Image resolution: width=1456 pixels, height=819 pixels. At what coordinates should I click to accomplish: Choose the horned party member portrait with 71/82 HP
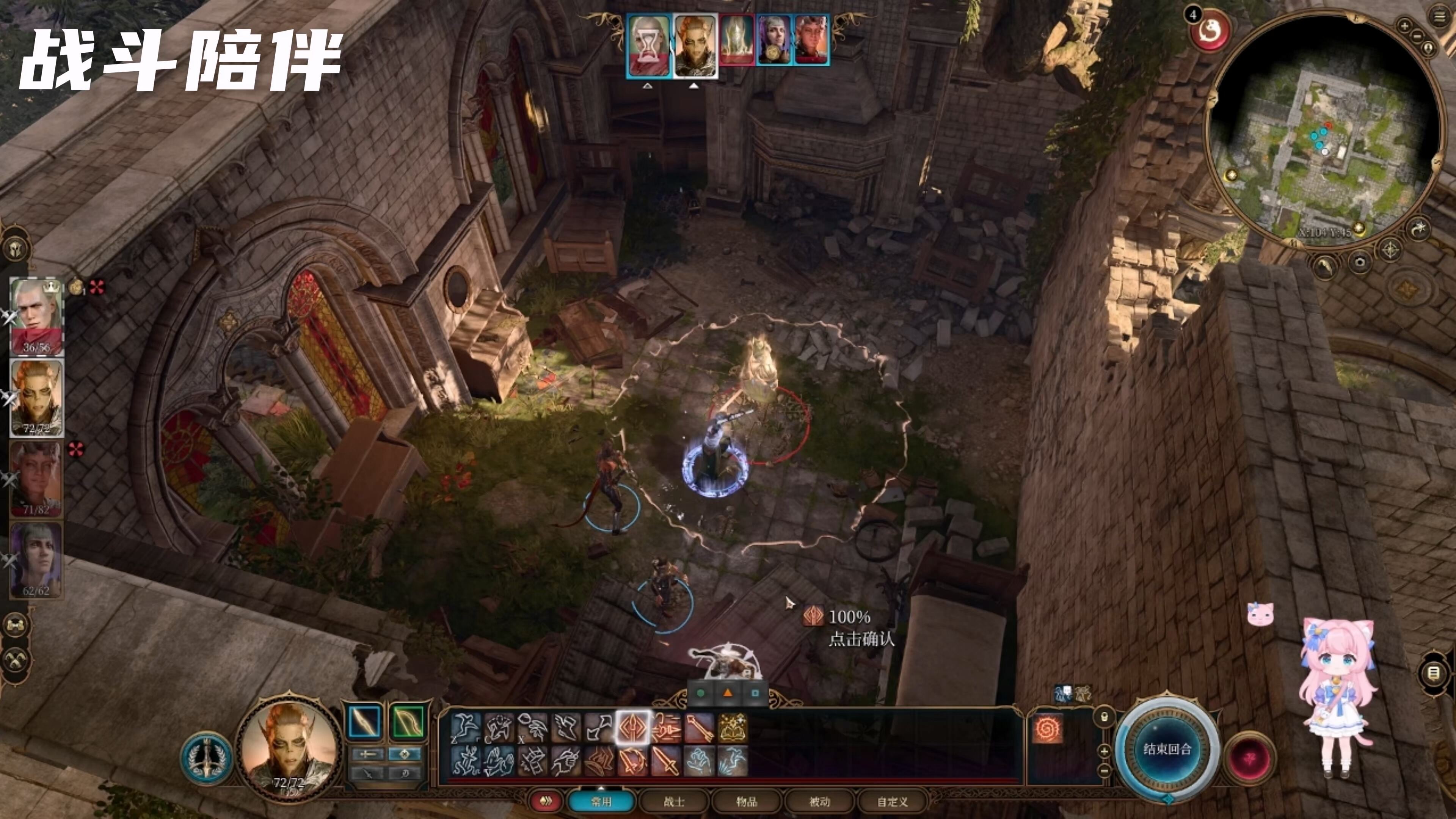[37, 478]
